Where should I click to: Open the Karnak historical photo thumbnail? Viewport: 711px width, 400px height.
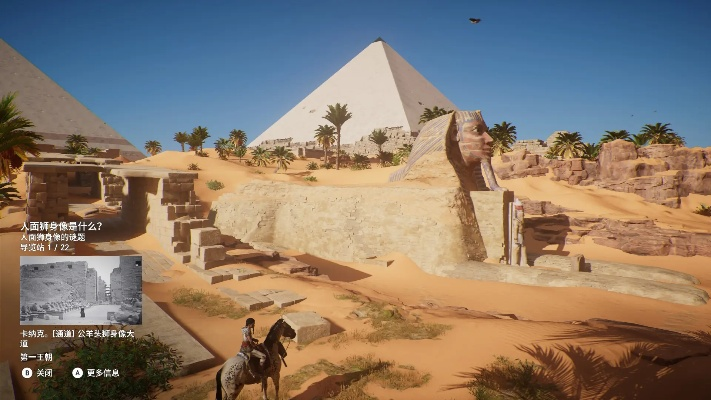pos(81,289)
